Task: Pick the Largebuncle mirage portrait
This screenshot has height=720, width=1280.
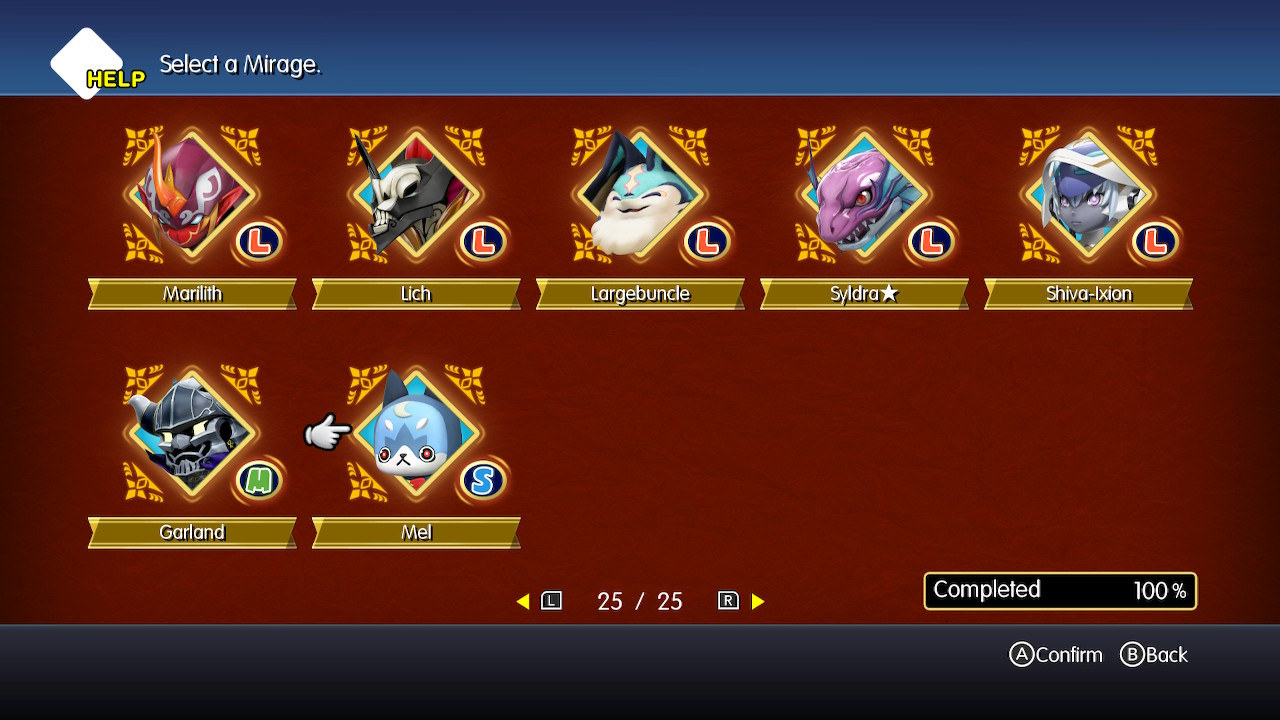Action: pyautogui.click(x=640, y=195)
